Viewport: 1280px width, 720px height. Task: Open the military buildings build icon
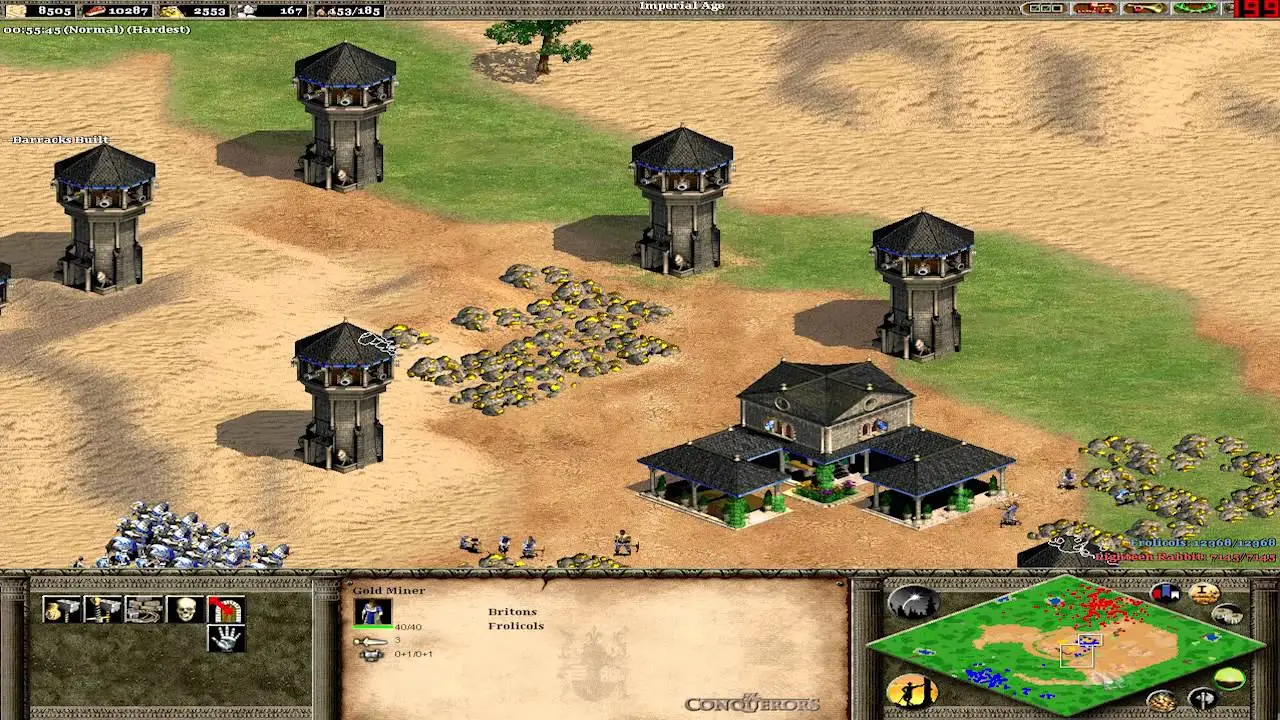click(102, 609)
